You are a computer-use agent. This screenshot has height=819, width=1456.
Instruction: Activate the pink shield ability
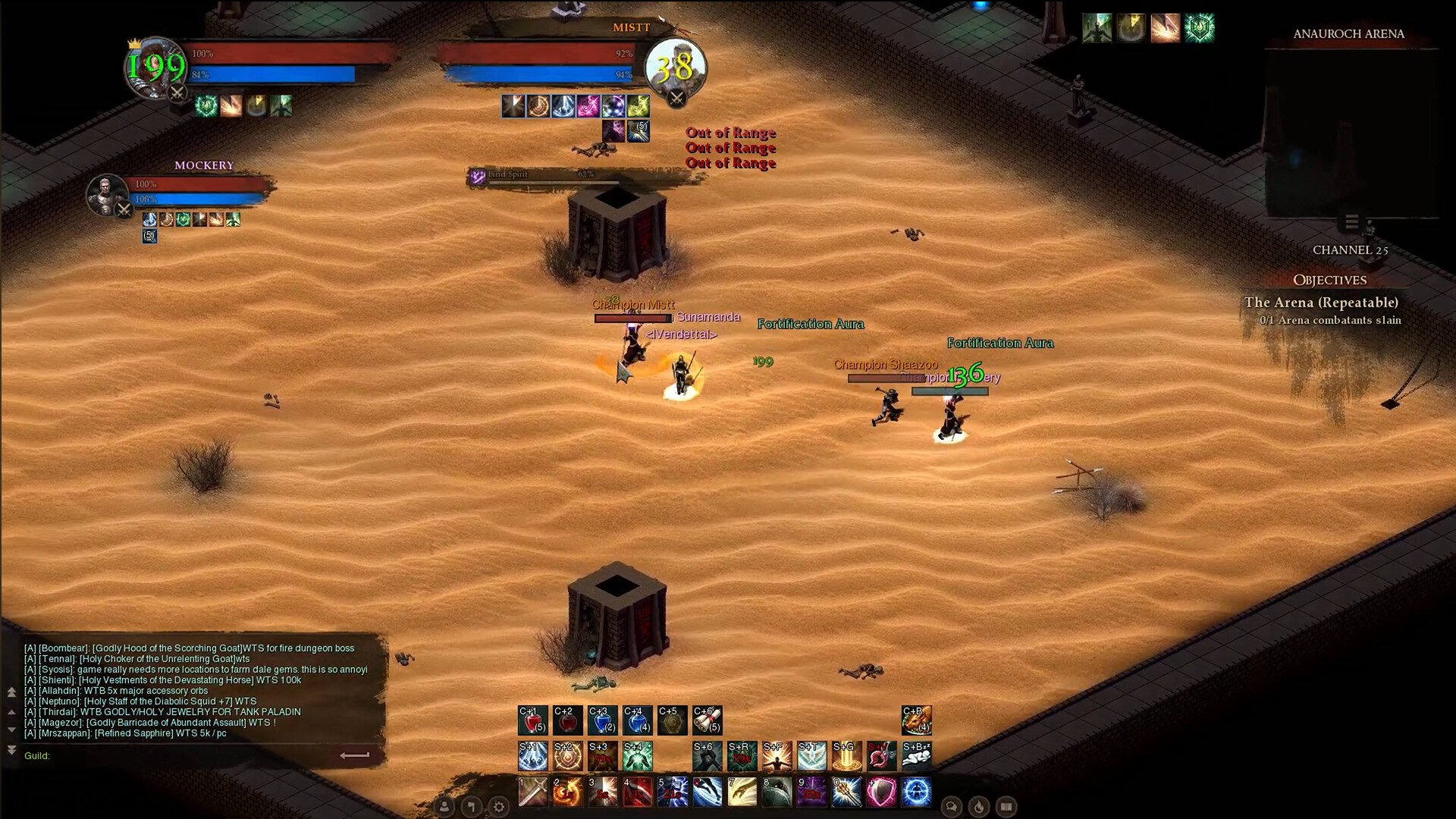[x=881, y=792]
